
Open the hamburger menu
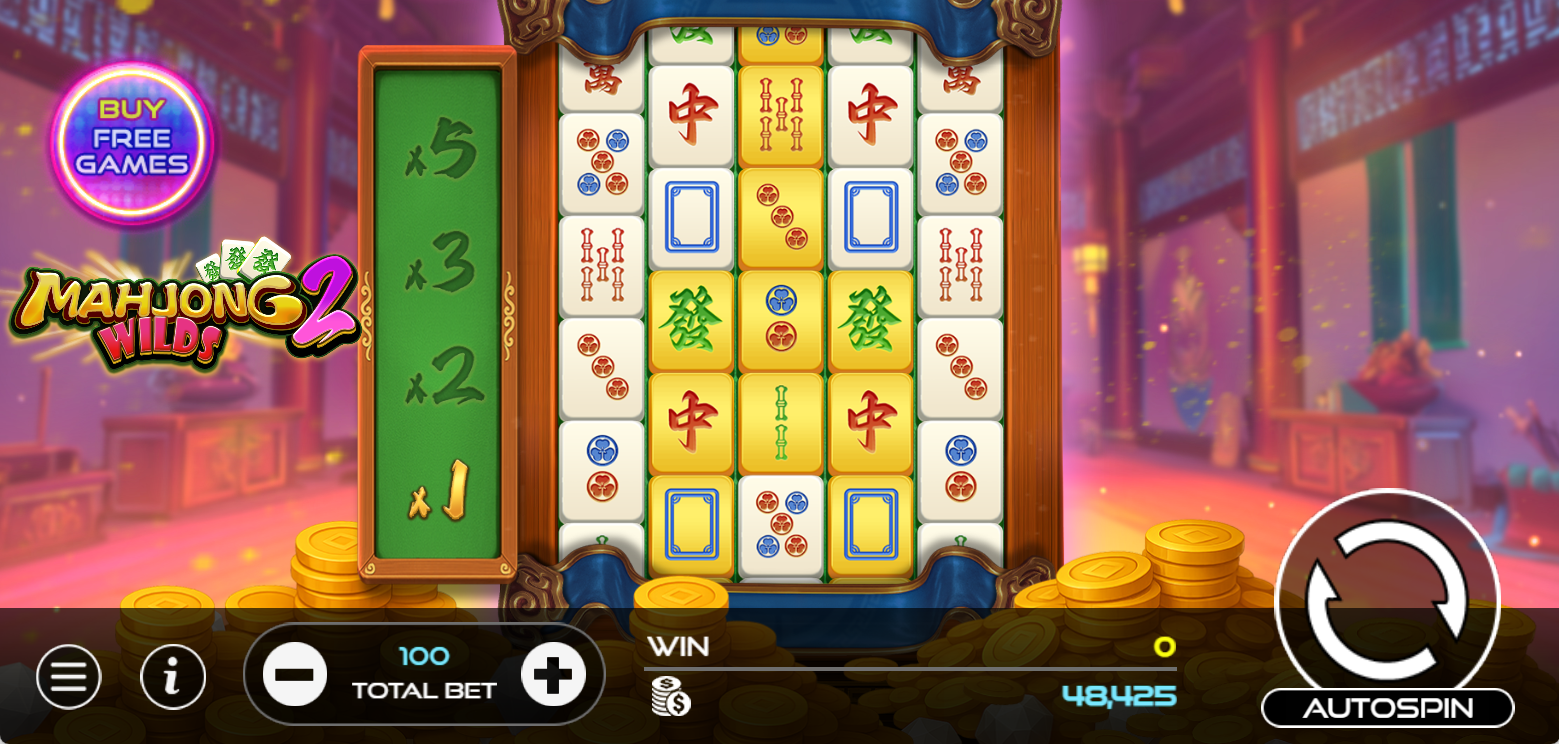click(x=69, y=677)
